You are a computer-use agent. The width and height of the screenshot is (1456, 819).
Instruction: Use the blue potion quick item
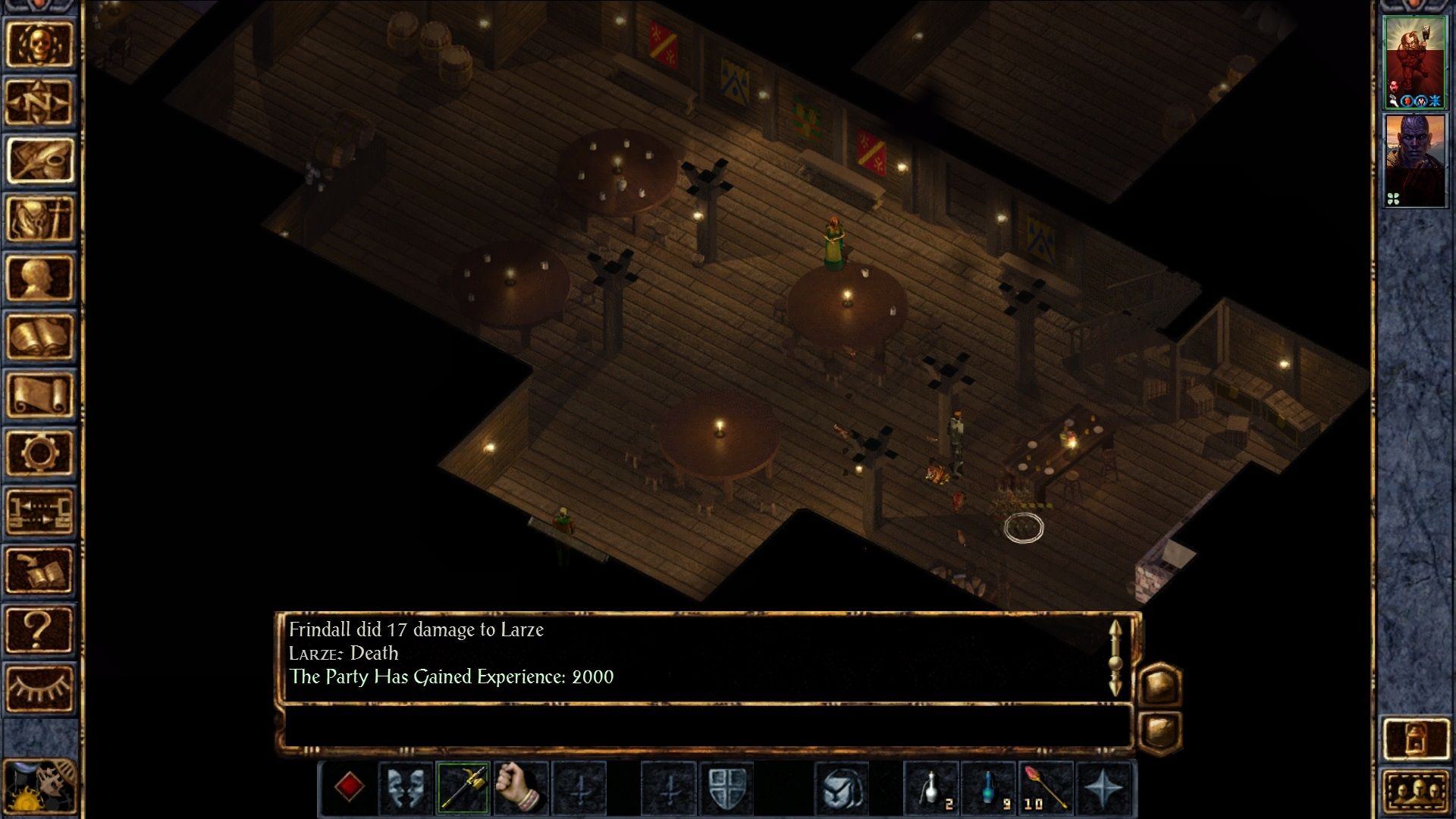pyautogui.click(x=989, y=787)
